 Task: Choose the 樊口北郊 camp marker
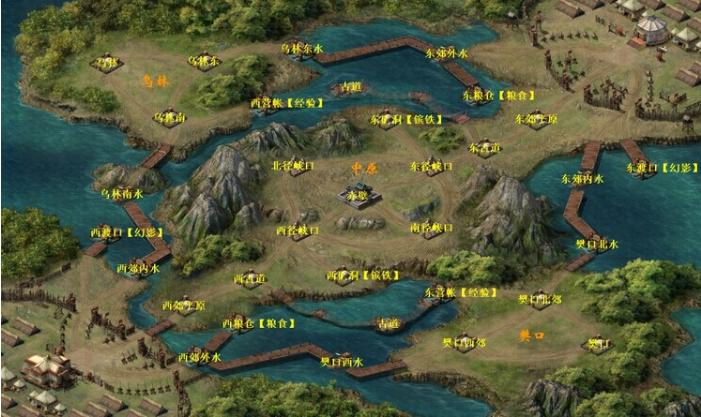point(539,298)
